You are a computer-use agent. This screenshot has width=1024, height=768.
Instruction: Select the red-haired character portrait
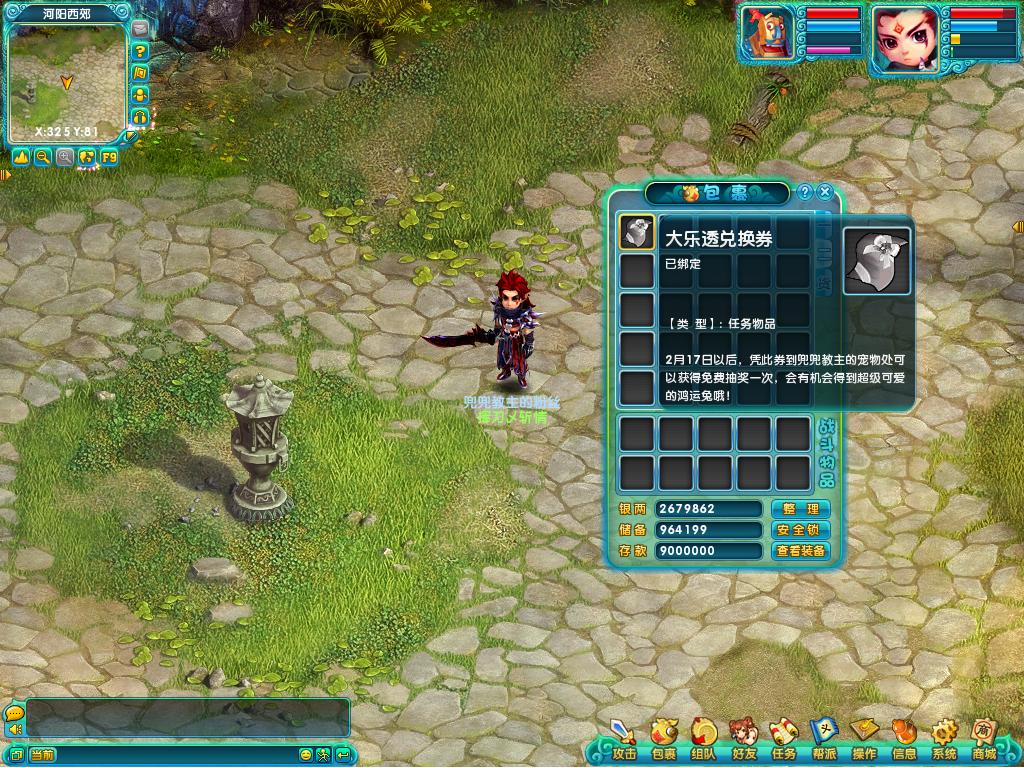coord(903,40)
